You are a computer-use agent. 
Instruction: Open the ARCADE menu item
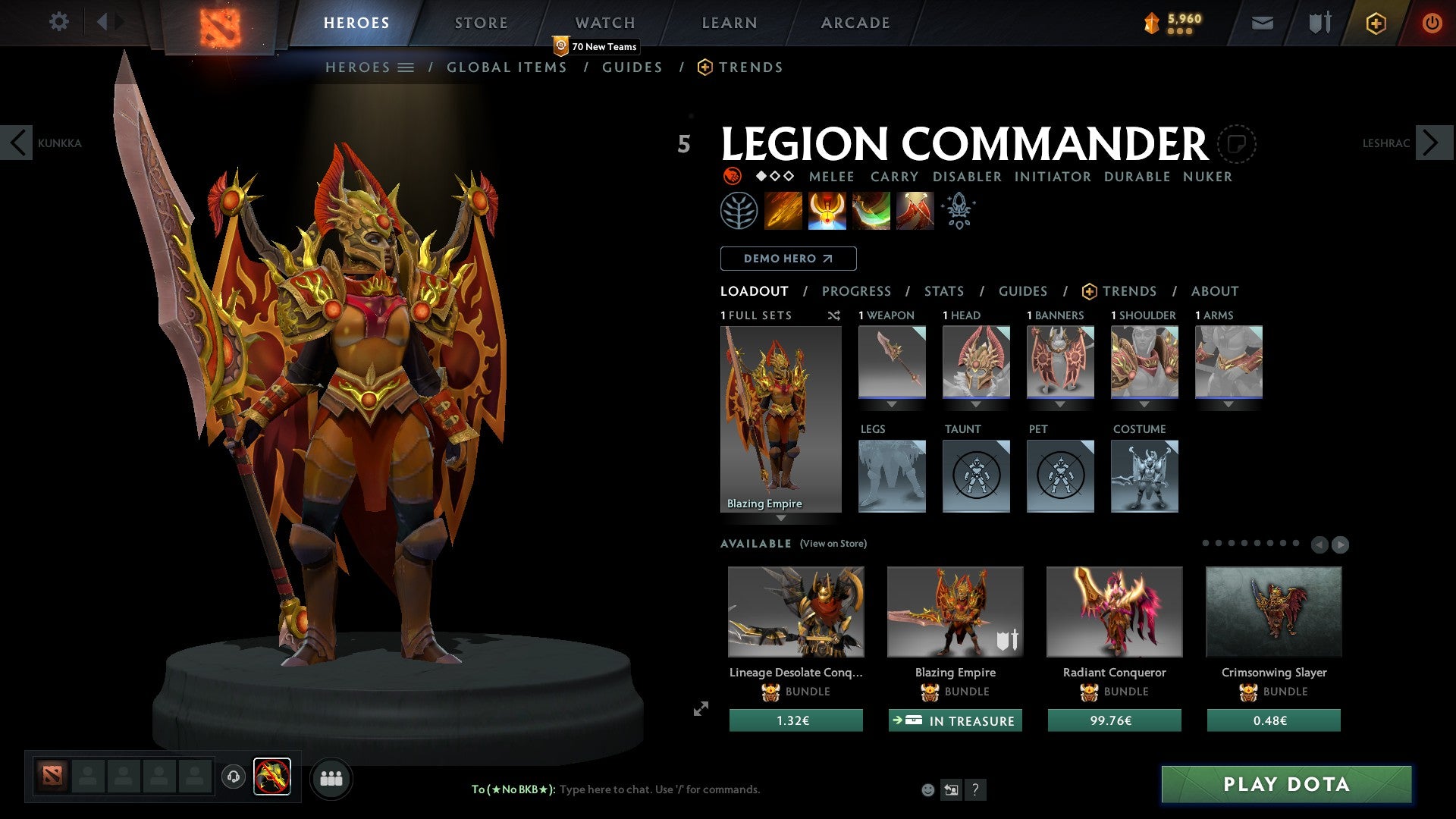[x=855, y=22]
